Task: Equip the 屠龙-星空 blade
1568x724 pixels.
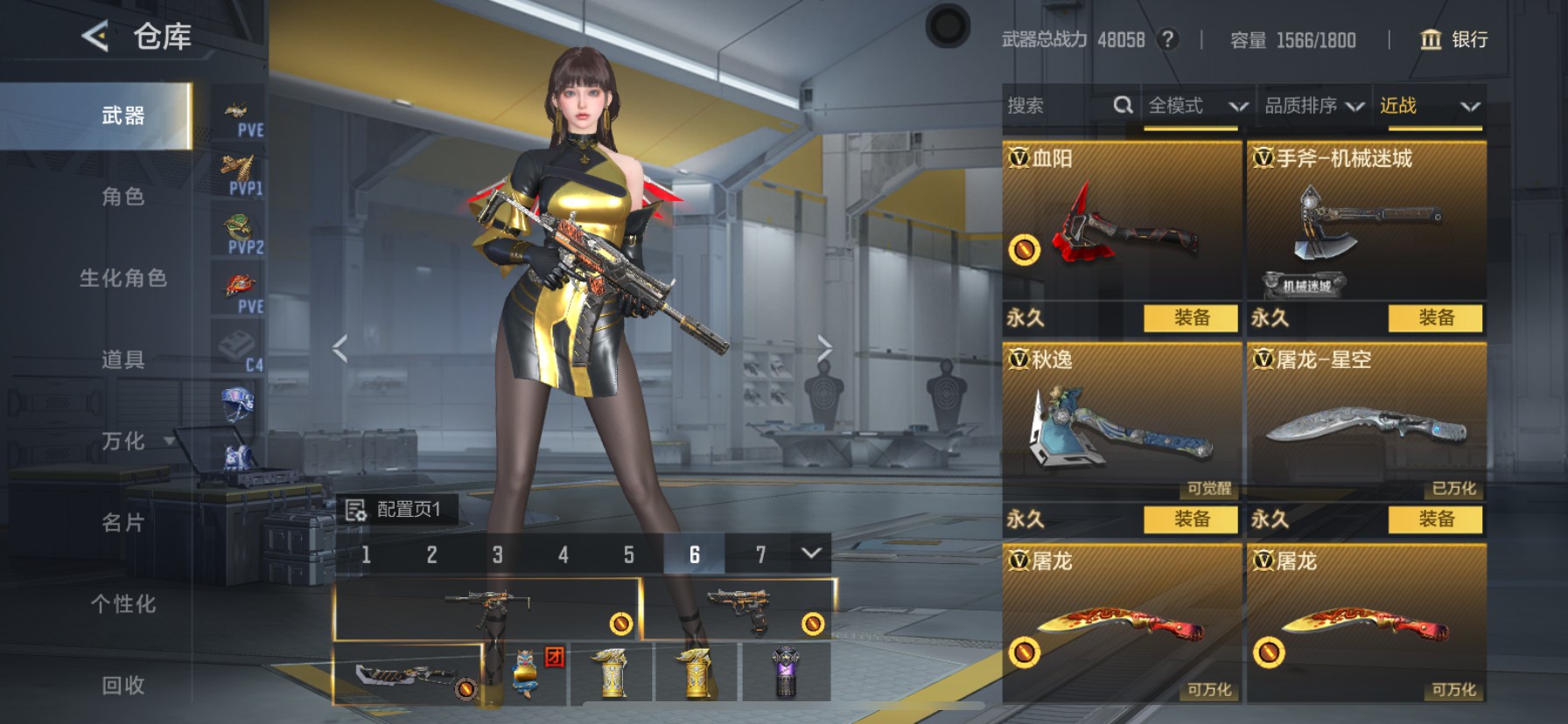Action: tap(1435, 519)
